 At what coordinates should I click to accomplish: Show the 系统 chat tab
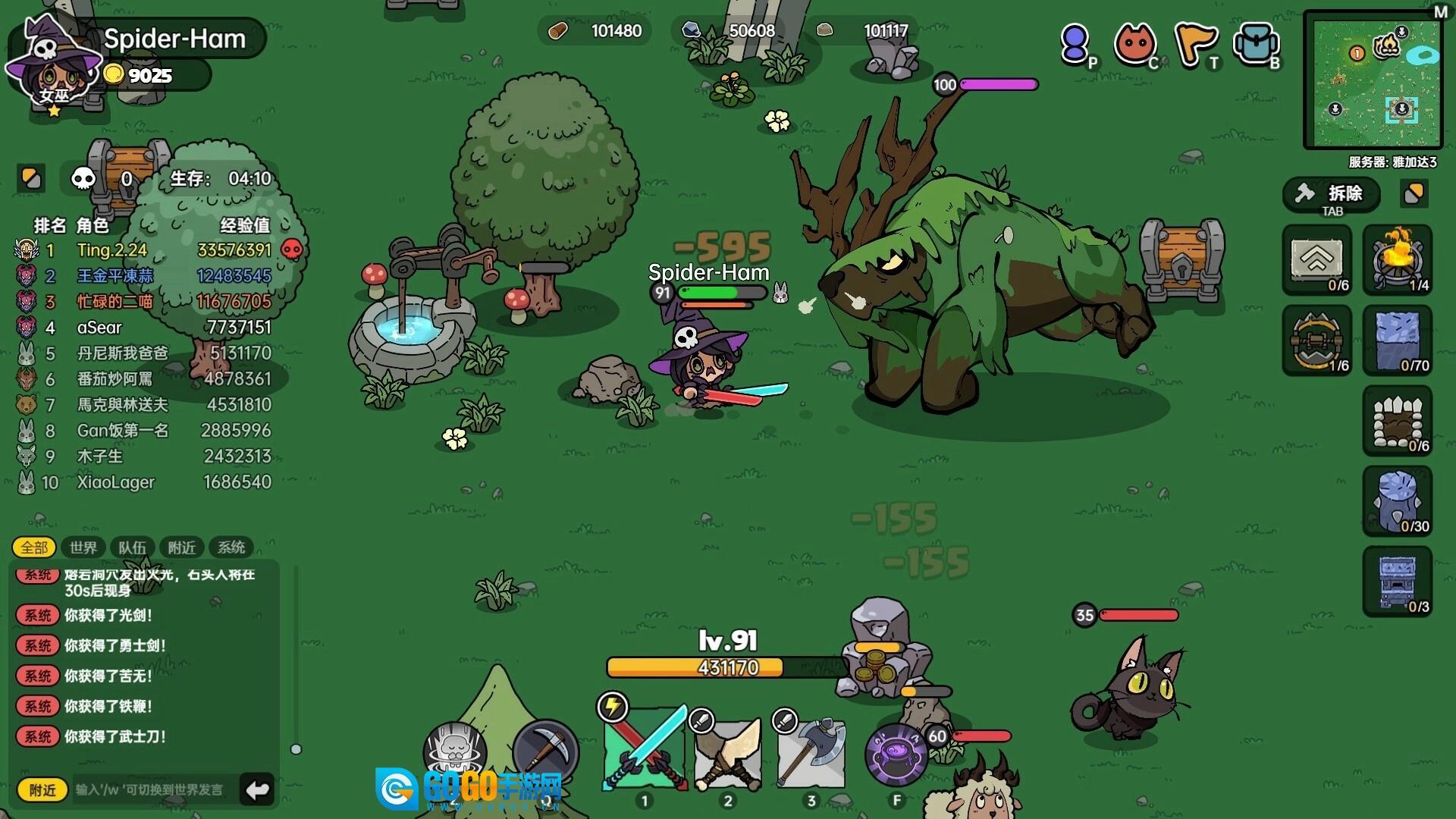tap(231, 548)
